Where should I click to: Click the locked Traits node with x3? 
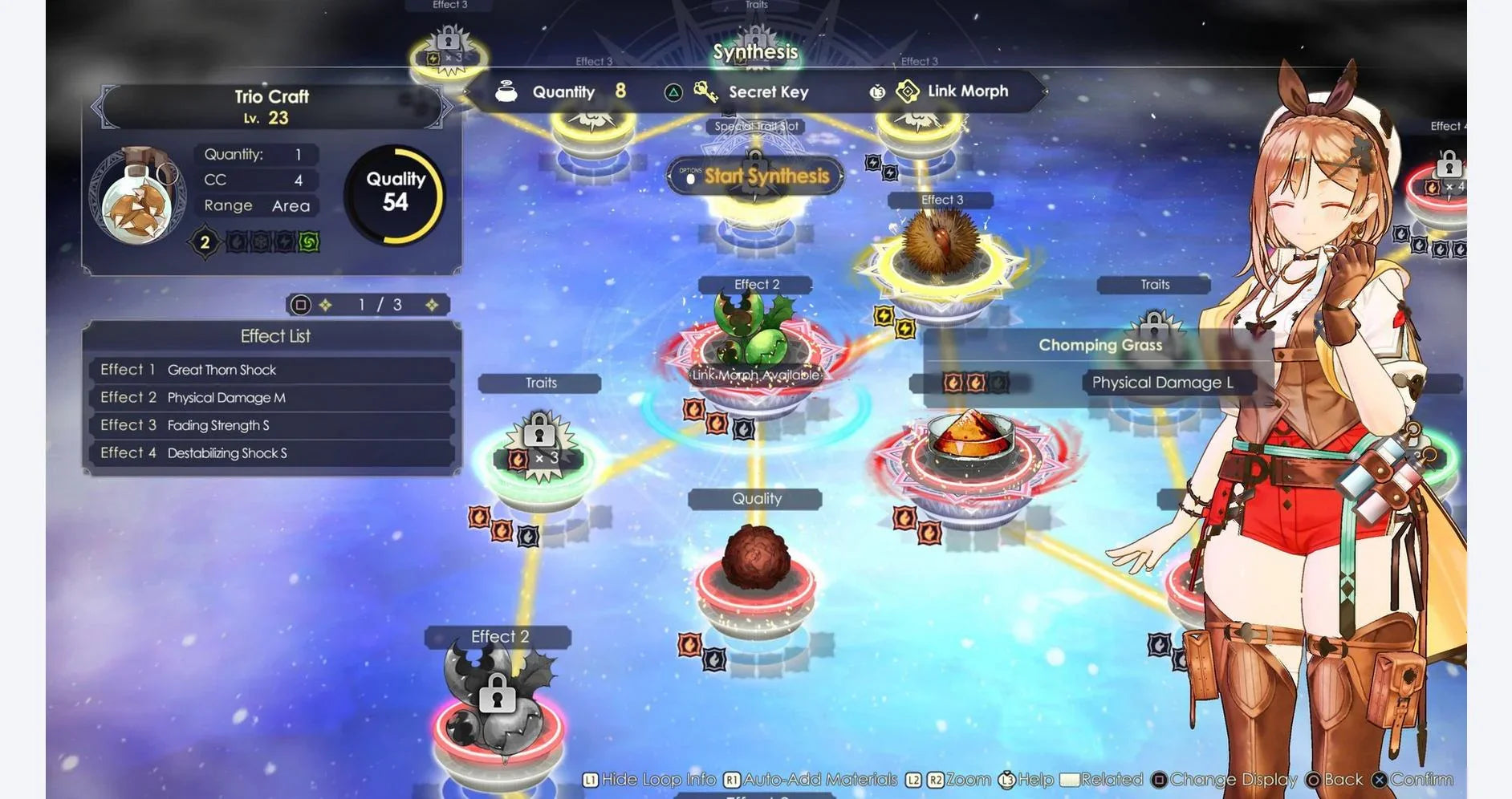point(540,449)
